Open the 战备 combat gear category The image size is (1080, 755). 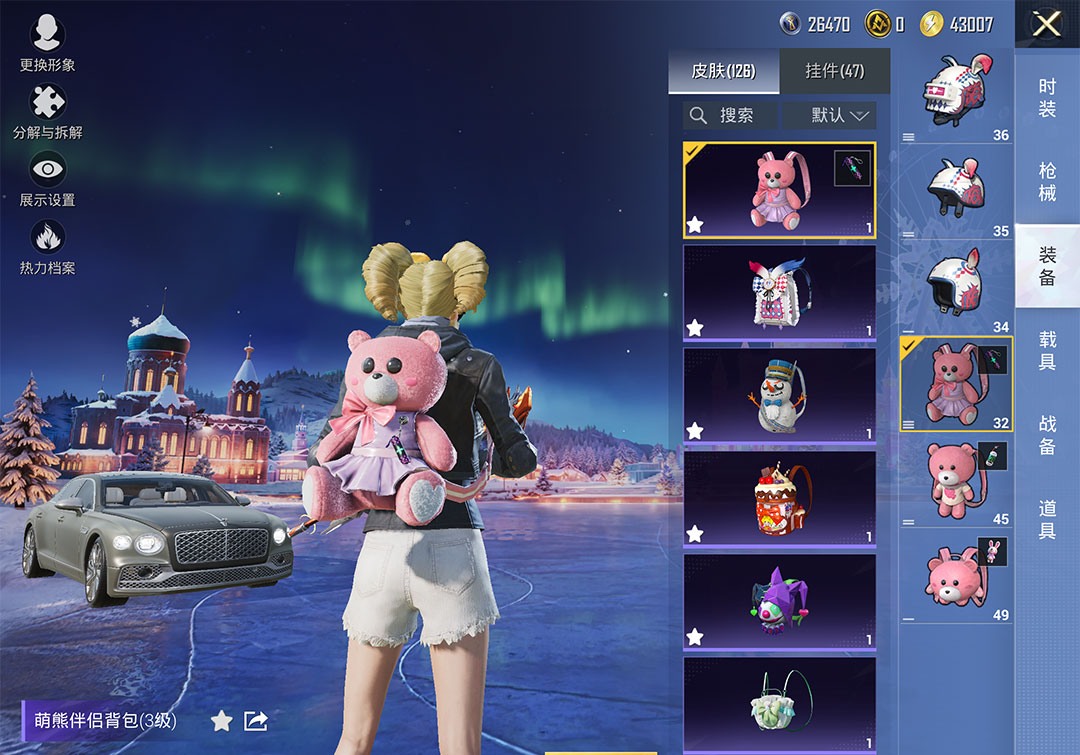pyautogui.click(x=1047, y=434)
